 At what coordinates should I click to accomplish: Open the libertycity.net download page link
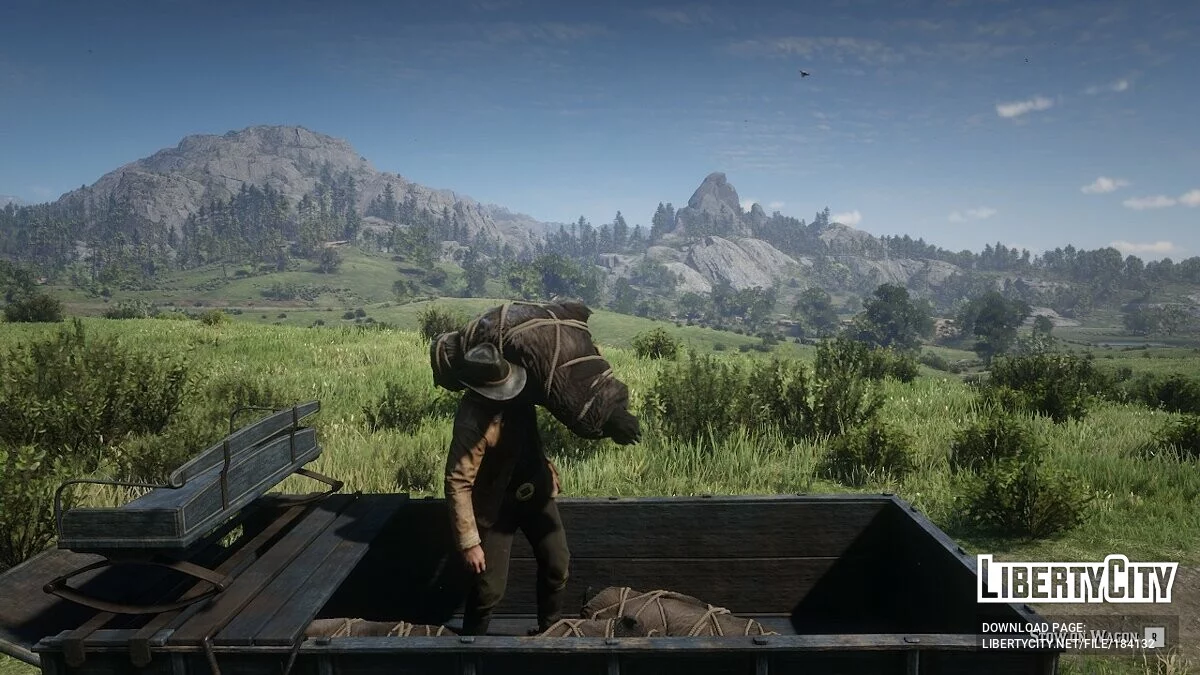coord(1068,642)
